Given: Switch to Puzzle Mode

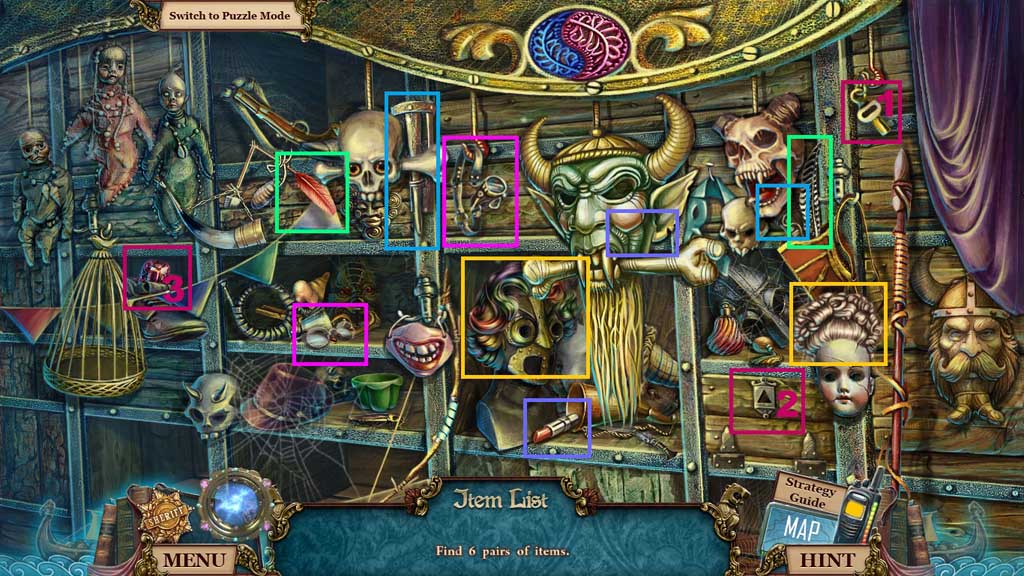Looking at the screenshot, I should click(229, 15).
